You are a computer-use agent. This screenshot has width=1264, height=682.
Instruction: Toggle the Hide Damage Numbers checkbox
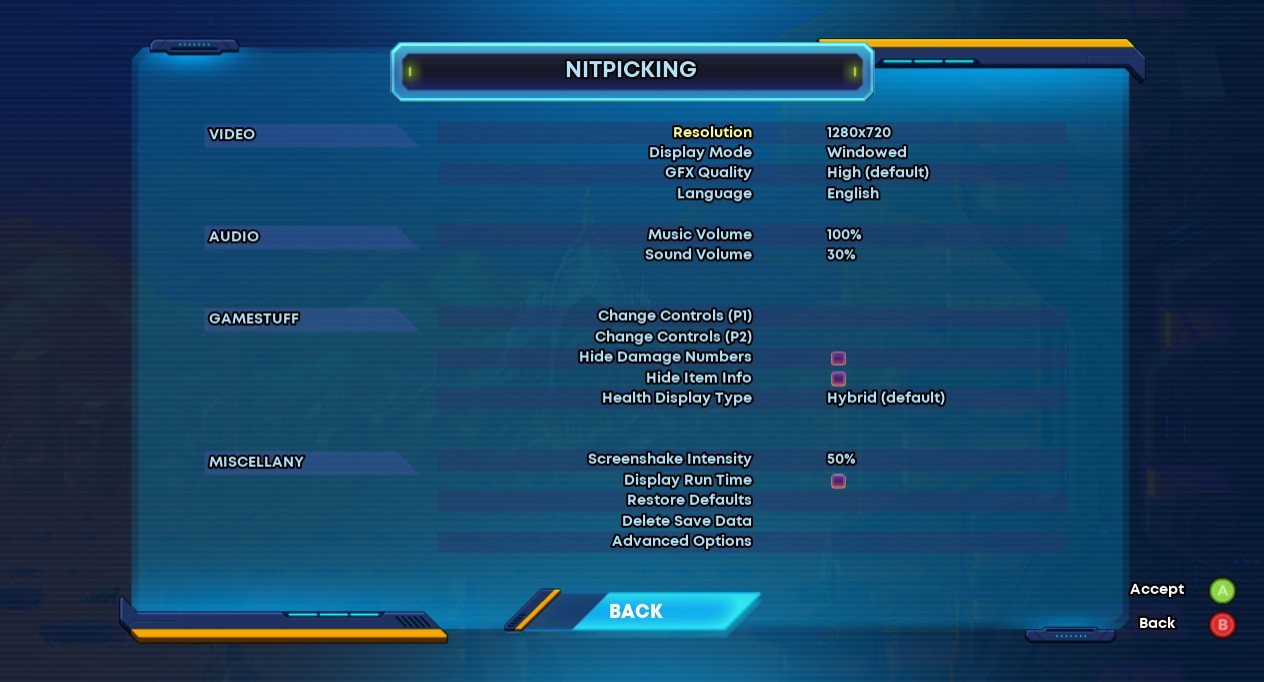click(838, 358)
